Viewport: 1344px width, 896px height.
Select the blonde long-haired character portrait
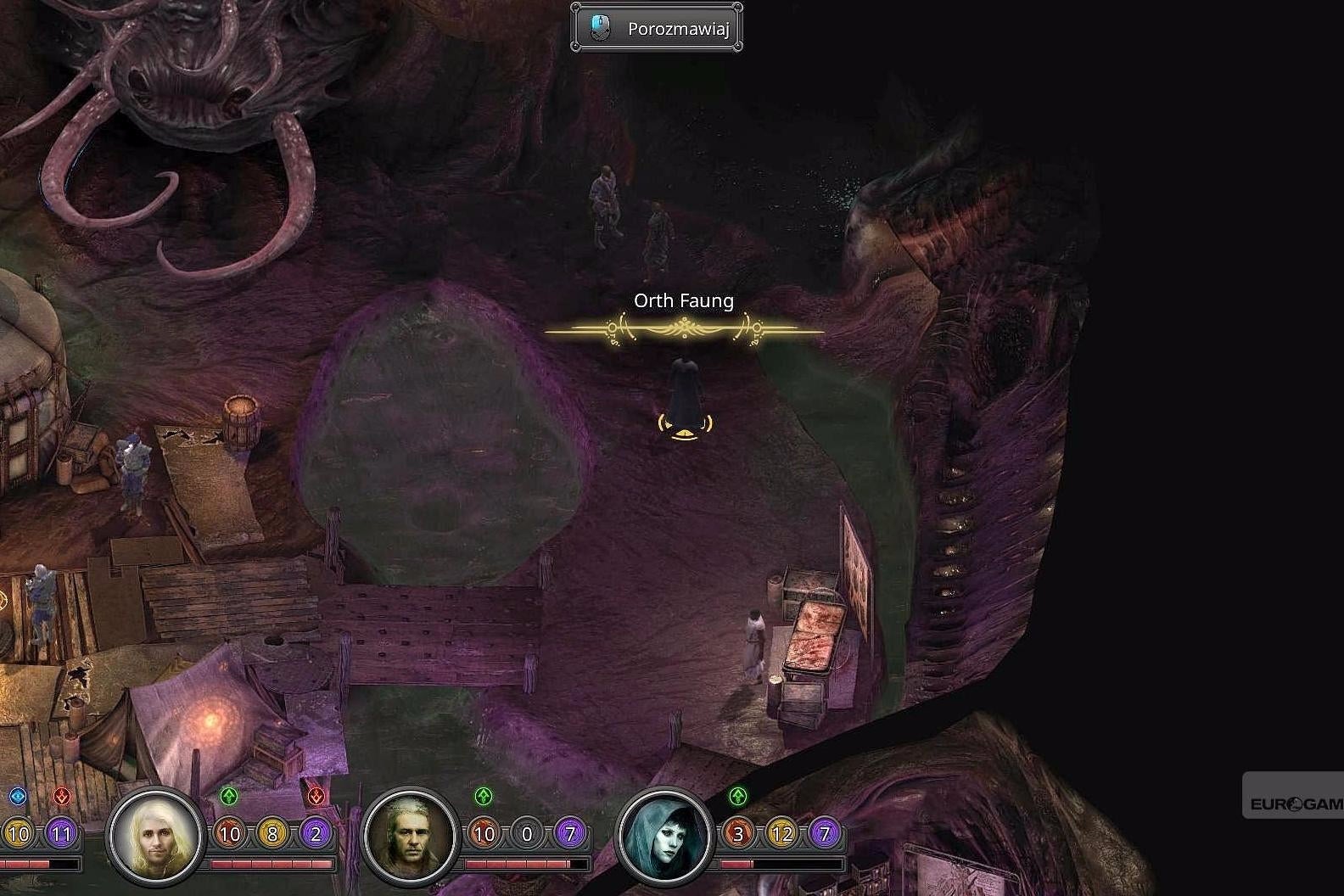click(x=156, y=836)
